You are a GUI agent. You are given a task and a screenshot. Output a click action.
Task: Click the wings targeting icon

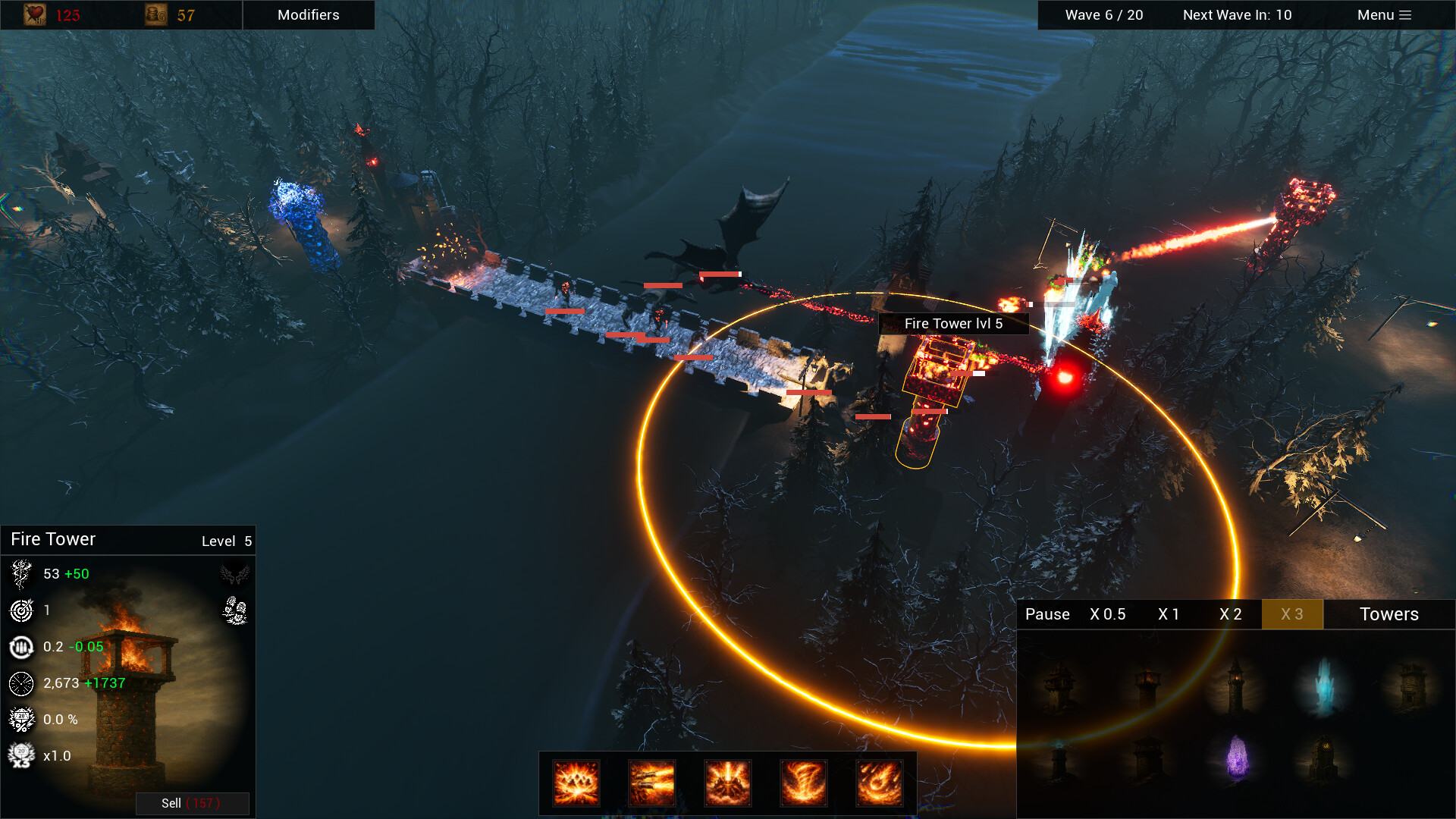235,574
